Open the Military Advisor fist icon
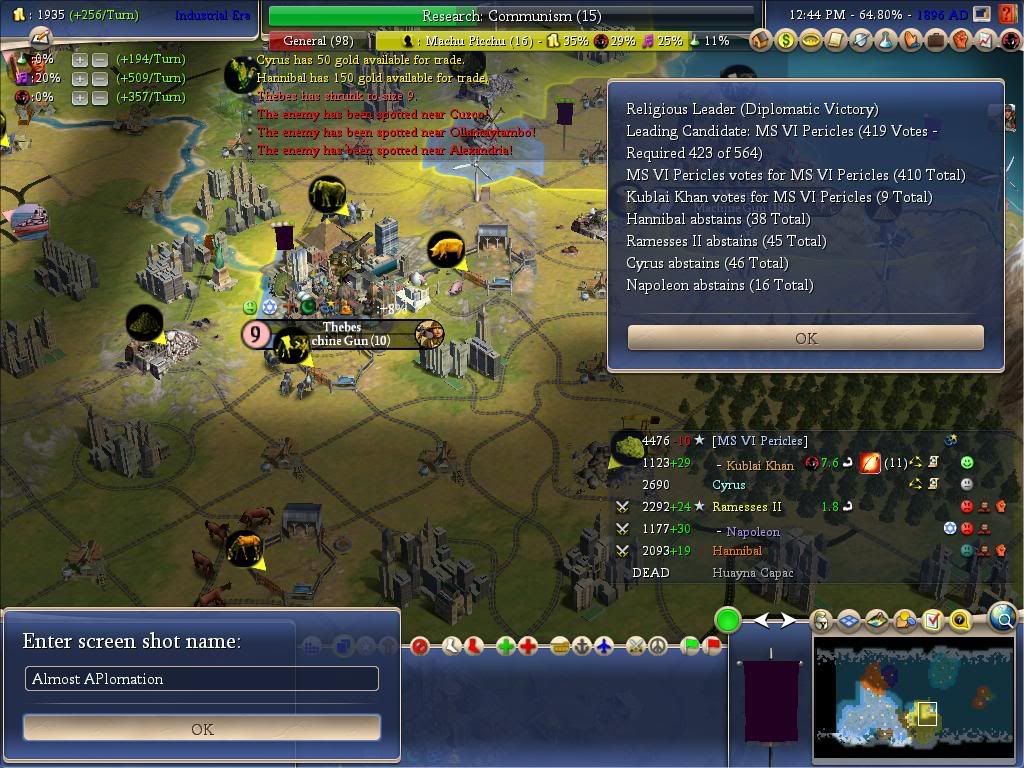Image resolution: width=1024 pixels, height=768 pixels. coord(960,41)
